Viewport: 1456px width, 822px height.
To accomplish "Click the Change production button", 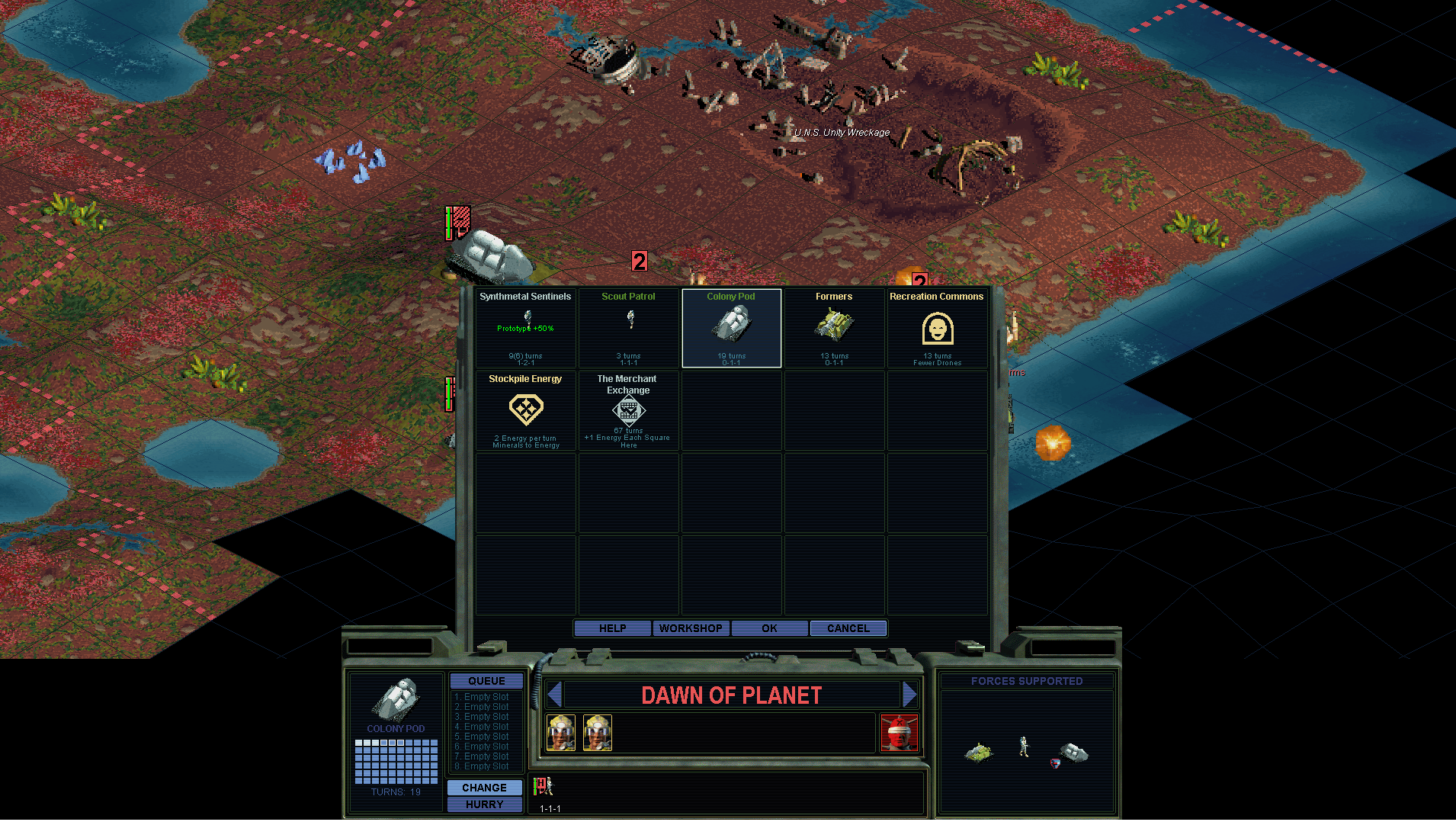I will (484, 788).
